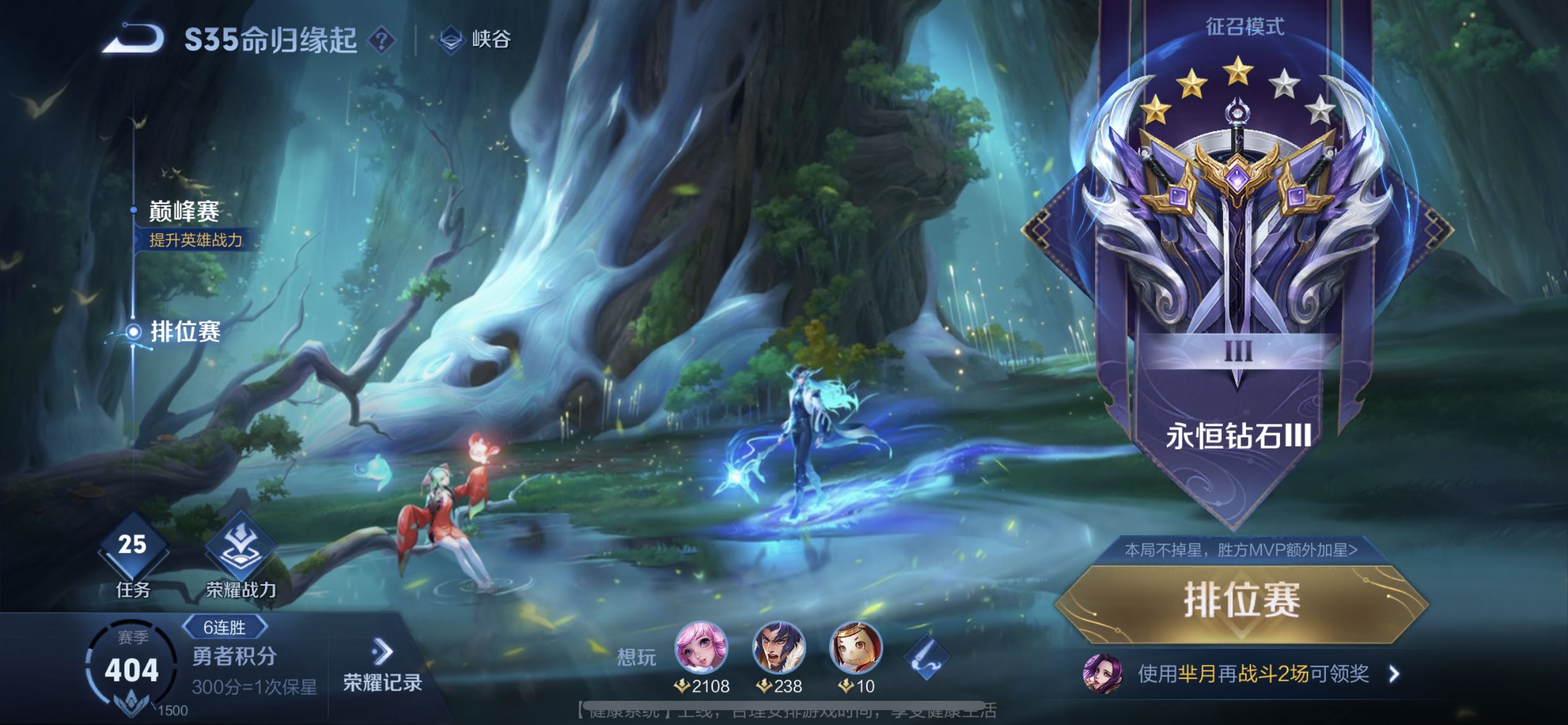This screenshot has height=725, width=1568.
Task: Start the golden 排位赛 ranked match
Action: coord(1241,601)
